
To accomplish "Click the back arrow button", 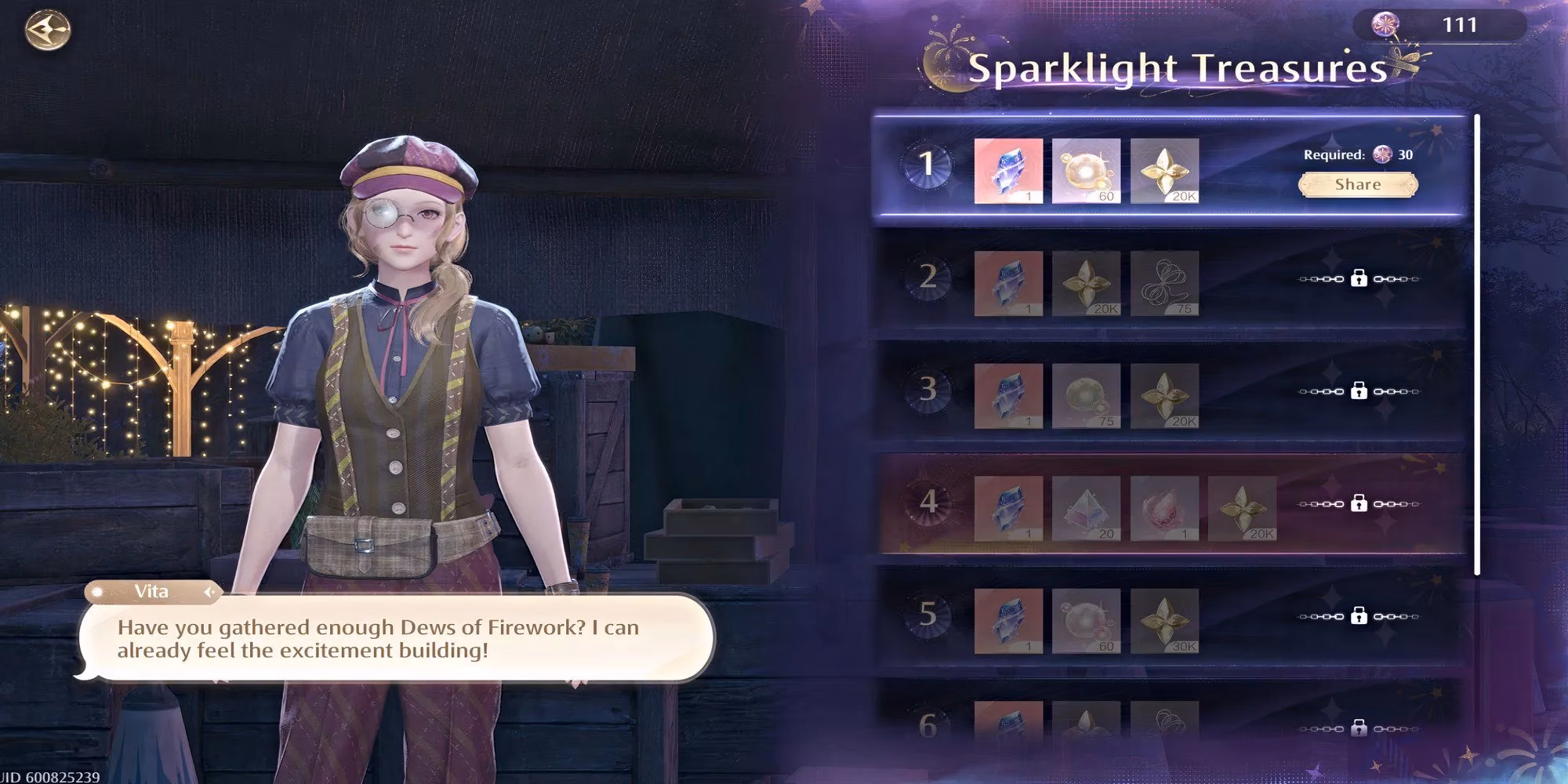I will (48, 31).
